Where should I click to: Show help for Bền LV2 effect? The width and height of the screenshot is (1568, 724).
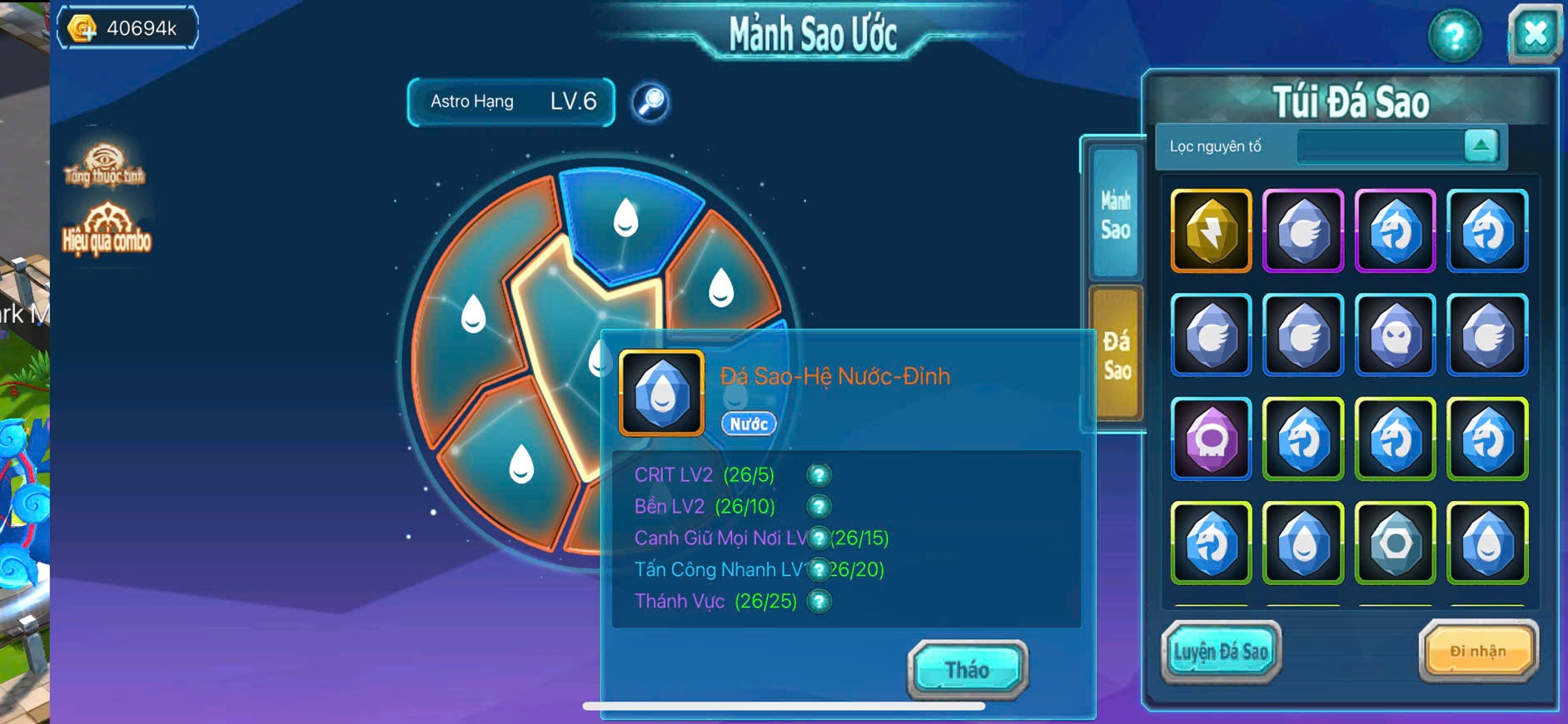[x=819, y=507]
